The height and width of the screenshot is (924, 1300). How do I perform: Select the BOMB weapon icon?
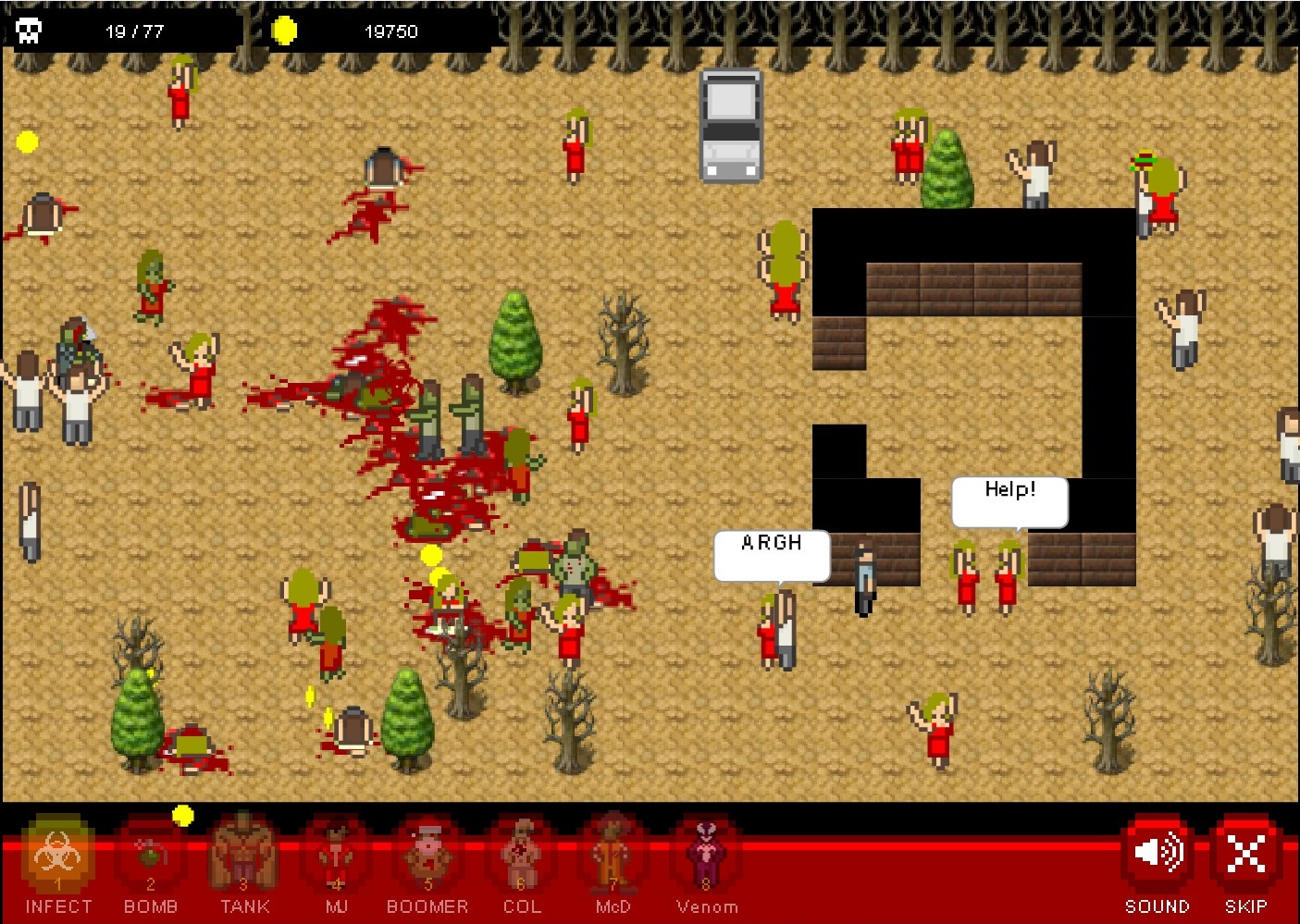coord(151,860)
